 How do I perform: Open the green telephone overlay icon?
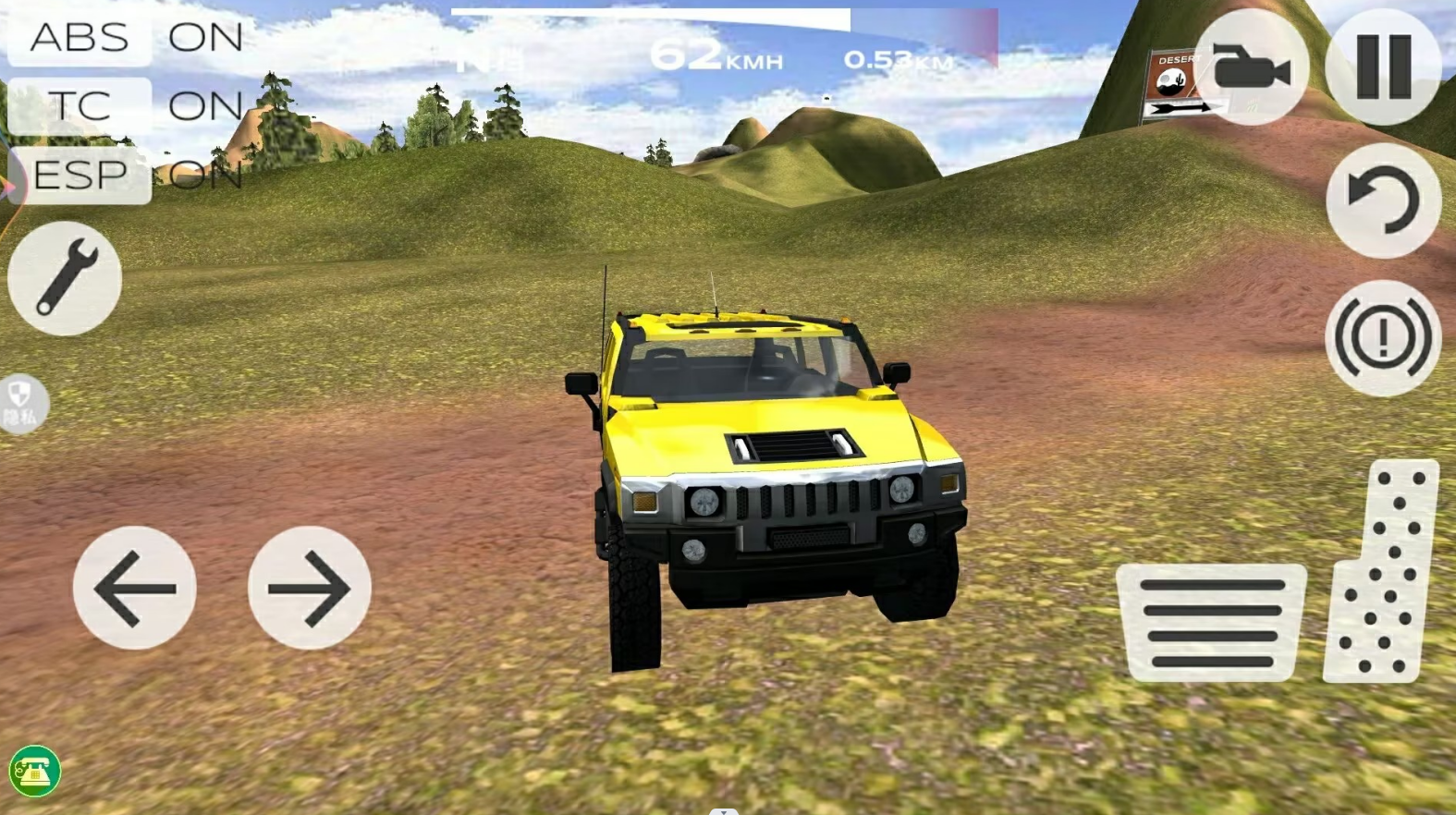coord(35,771)
